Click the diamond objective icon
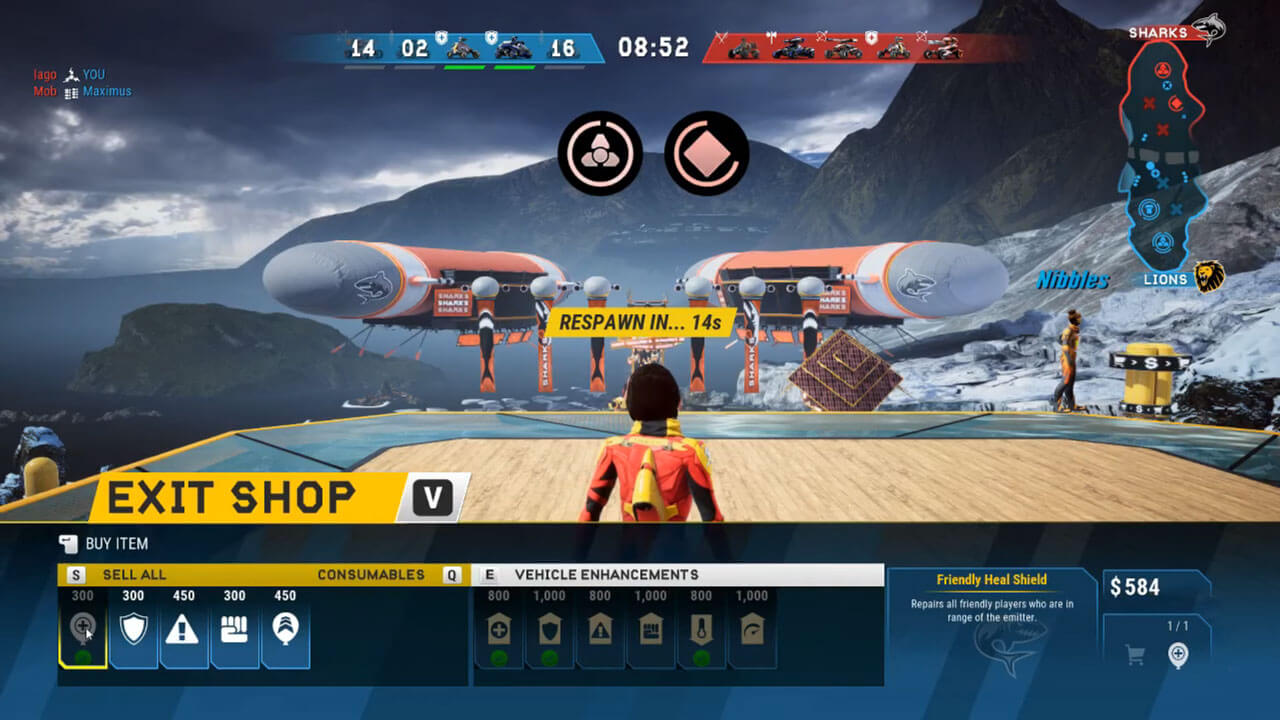This screenshot has width=1280, height=720. (x=707, y=153)
